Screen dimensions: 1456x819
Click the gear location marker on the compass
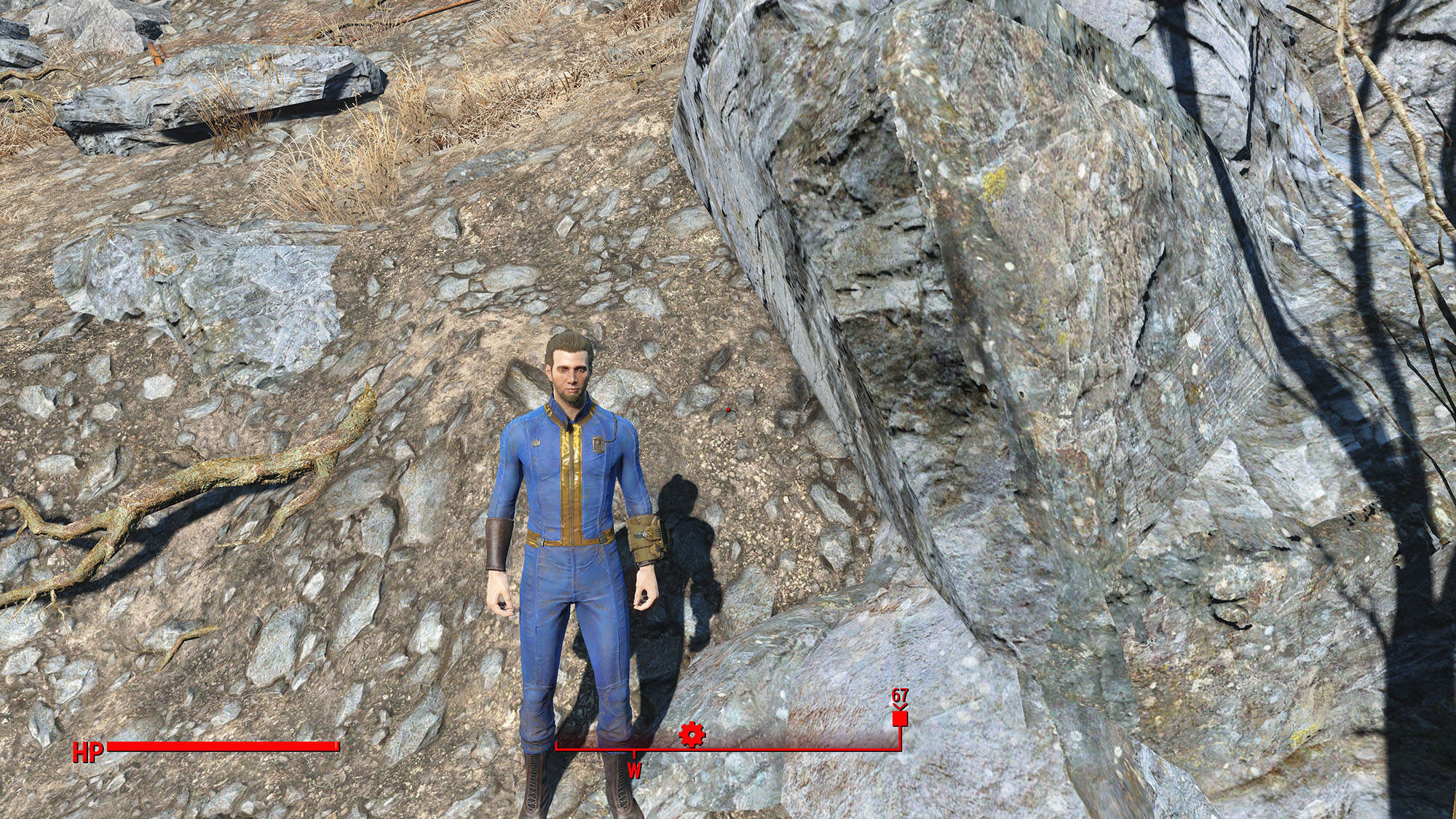691,735
